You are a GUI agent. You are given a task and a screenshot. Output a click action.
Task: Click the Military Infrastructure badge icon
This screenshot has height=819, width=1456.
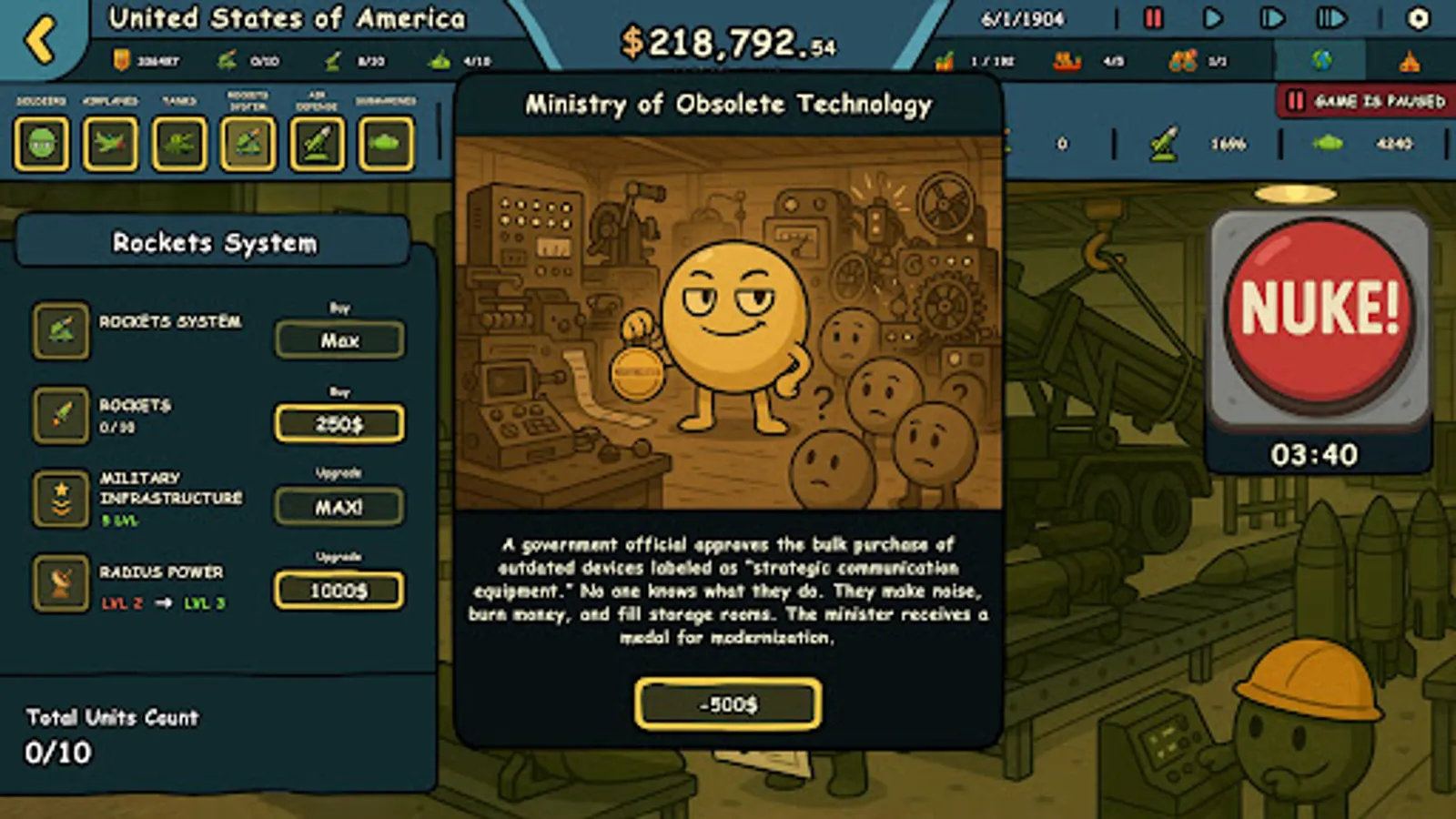pyautogui.click(x=61, y=499)
